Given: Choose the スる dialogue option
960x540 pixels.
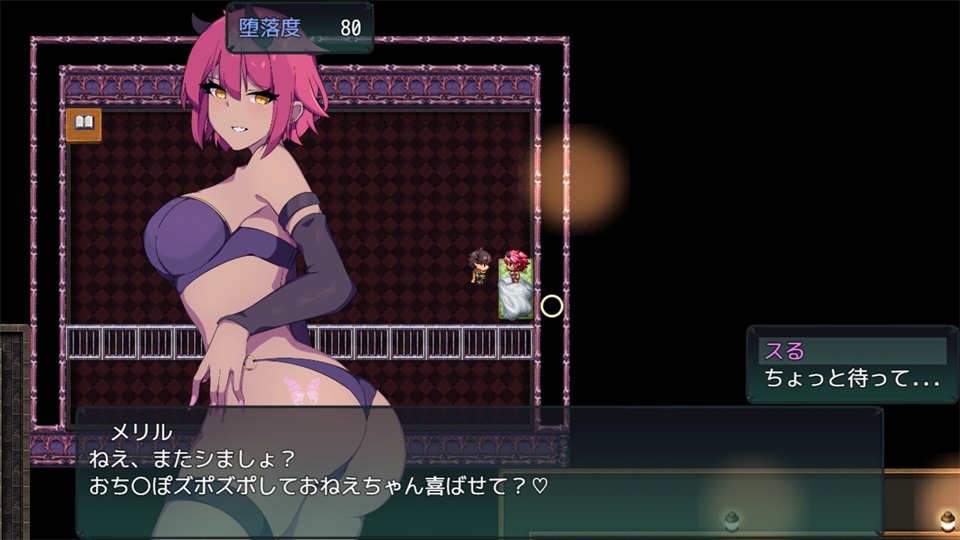Looking at the screenshot, I should 850,351.
